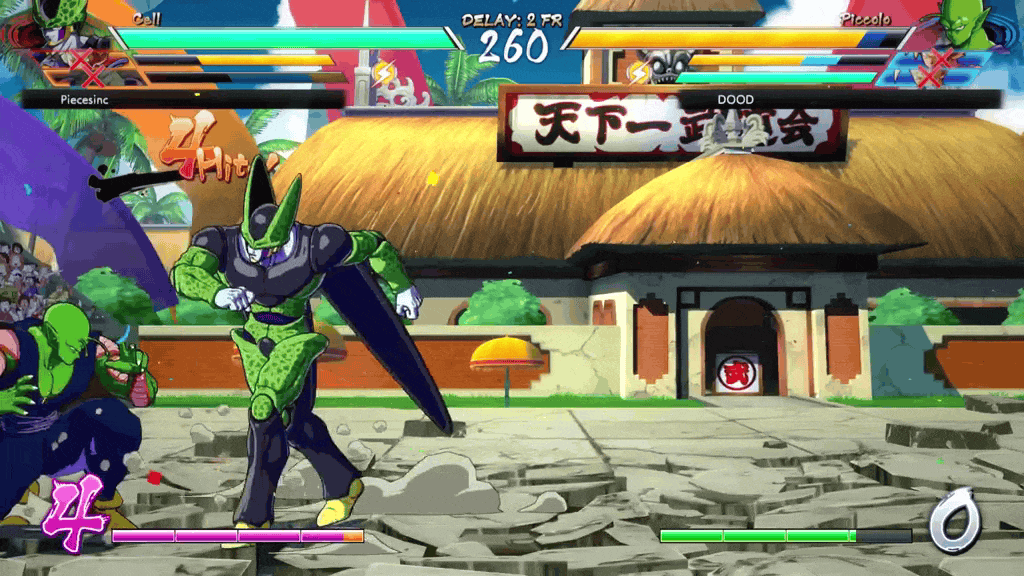Click the lightning bolt icon beside Piccolo's health bar
The height and width of the screenshot is (576, 1024).
coord(639,72)
